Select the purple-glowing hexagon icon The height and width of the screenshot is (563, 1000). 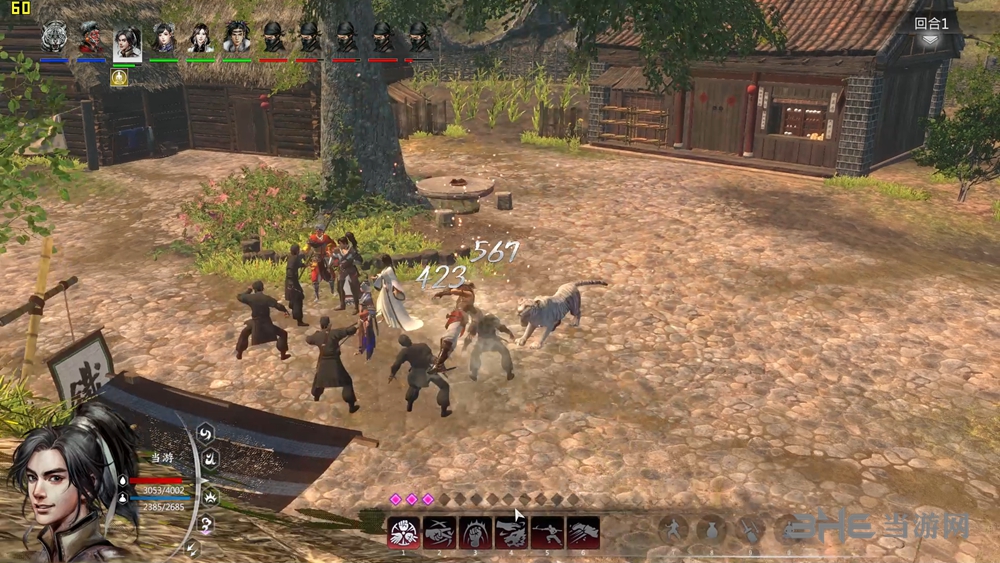206,523
